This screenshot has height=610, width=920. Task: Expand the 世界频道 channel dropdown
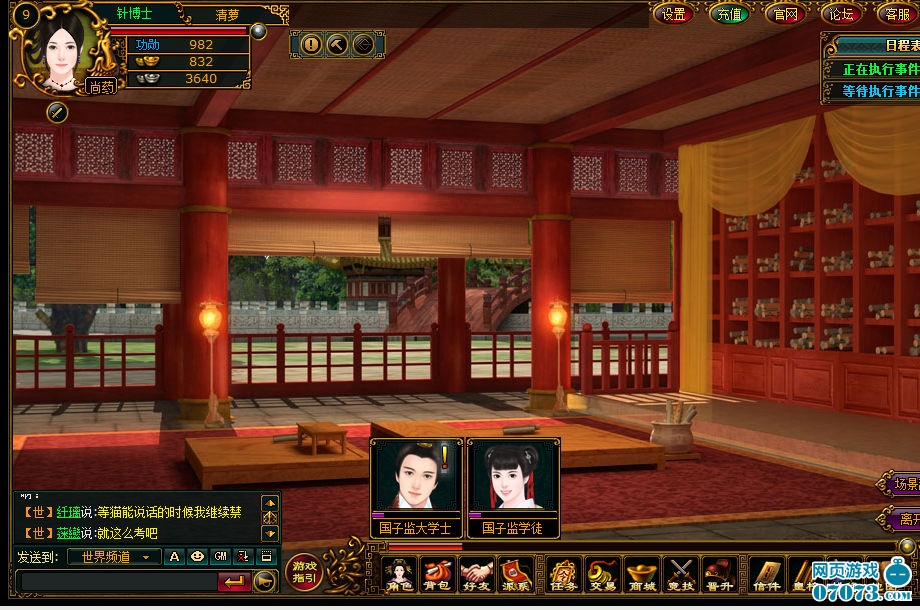tap(146, 557)
